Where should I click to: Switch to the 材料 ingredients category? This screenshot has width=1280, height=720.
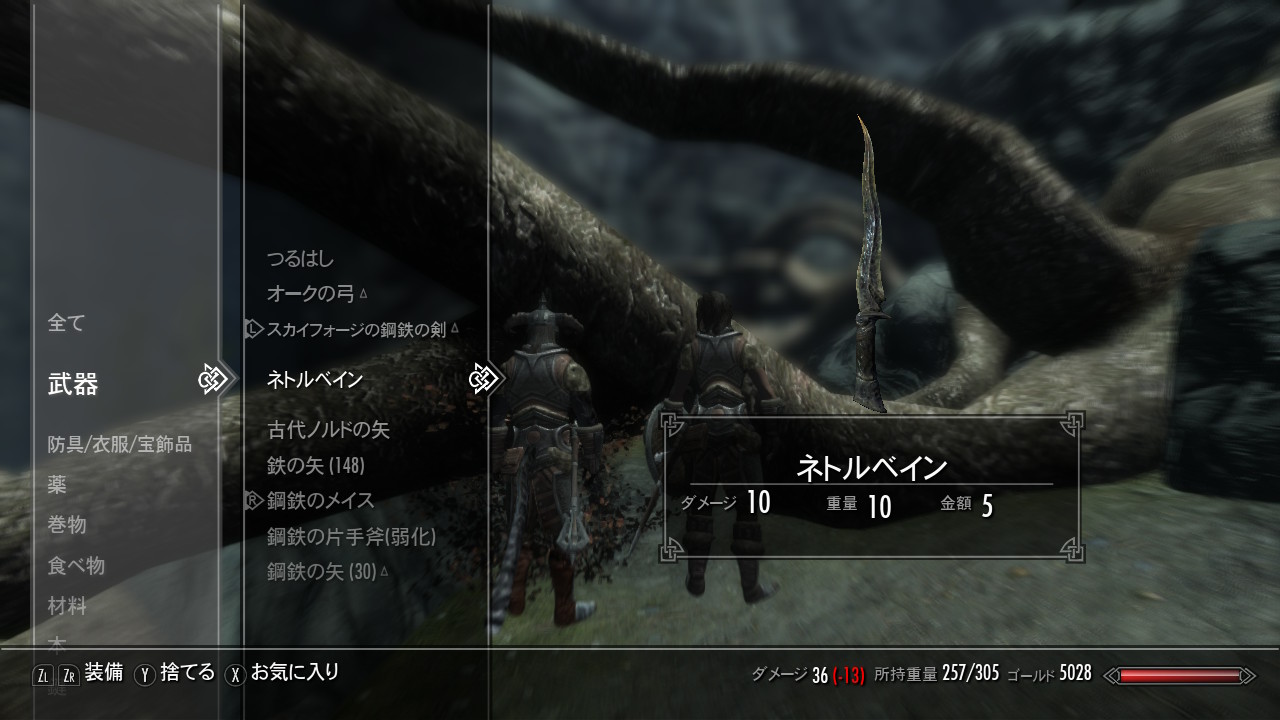pyautogui.click(x=67, y=606)
